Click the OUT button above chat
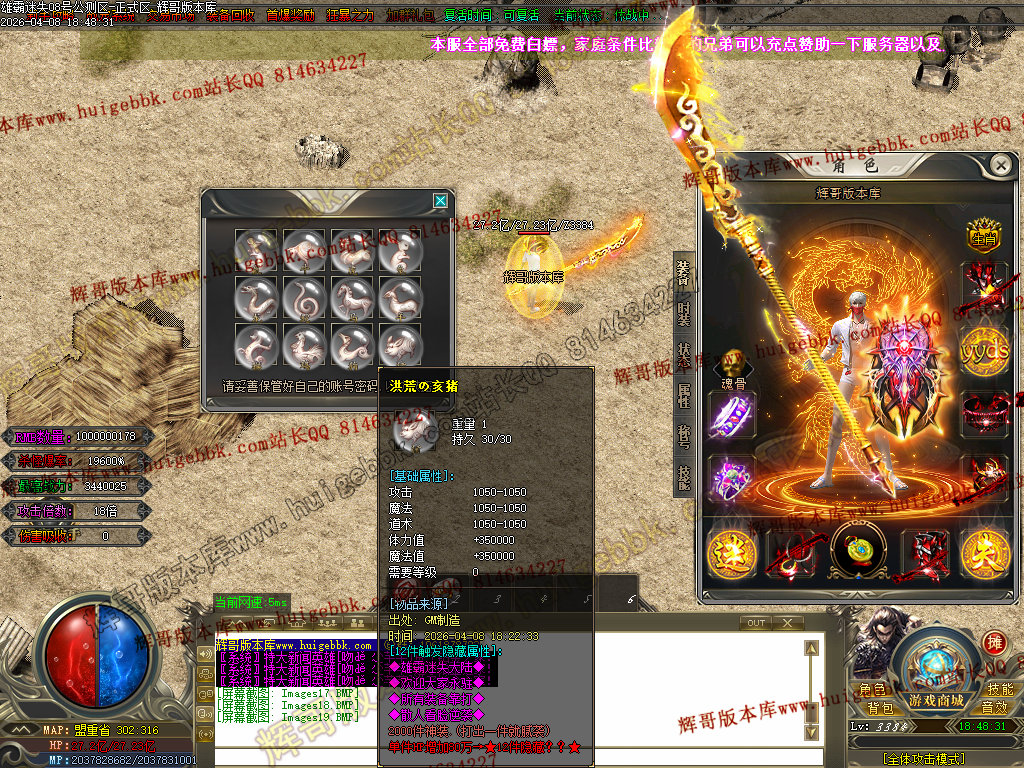Image resolution: width=1024 pixels, height=768 pixels. [756, 623]
